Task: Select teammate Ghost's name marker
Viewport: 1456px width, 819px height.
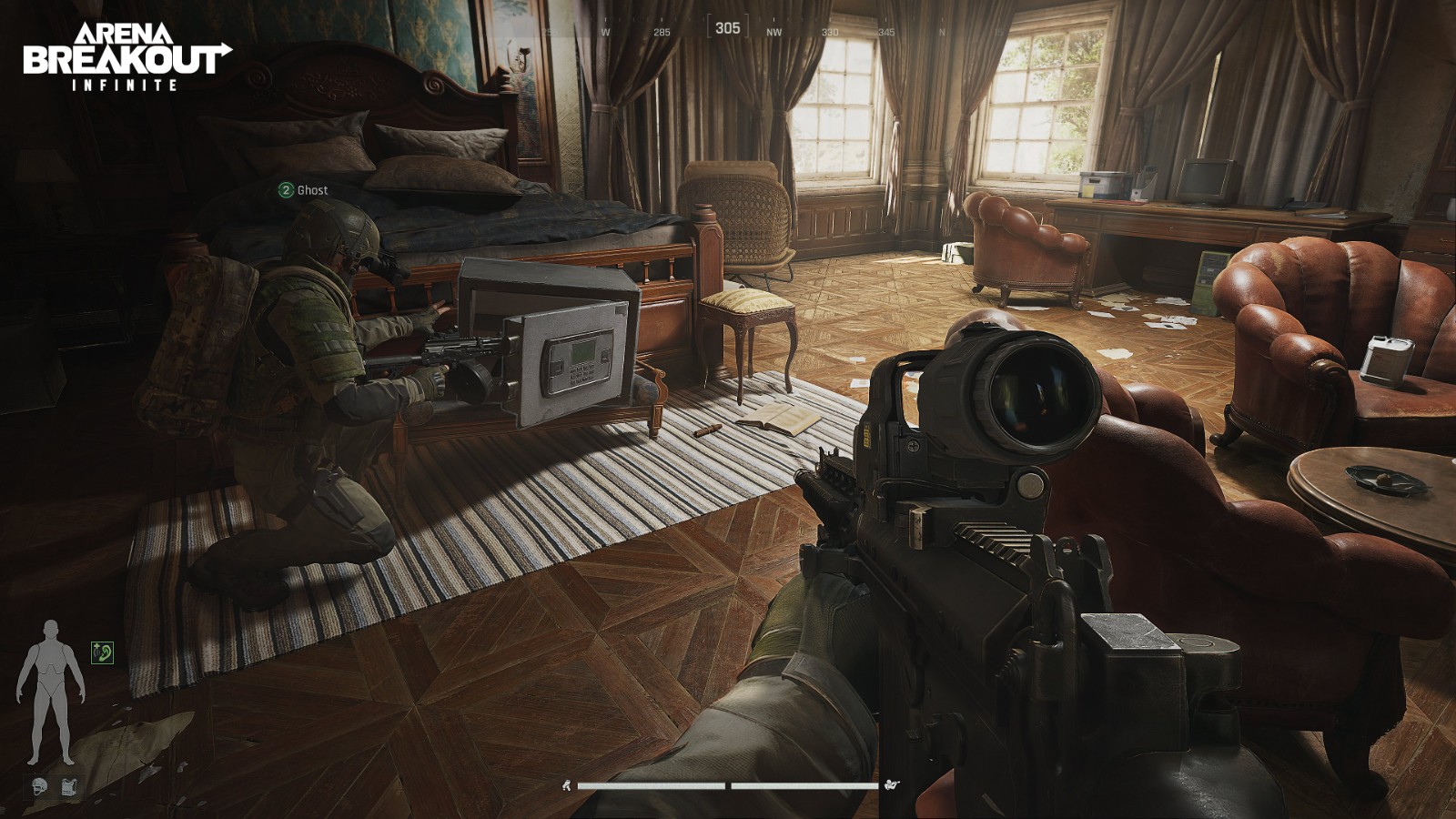Action: tap(303, 190)
